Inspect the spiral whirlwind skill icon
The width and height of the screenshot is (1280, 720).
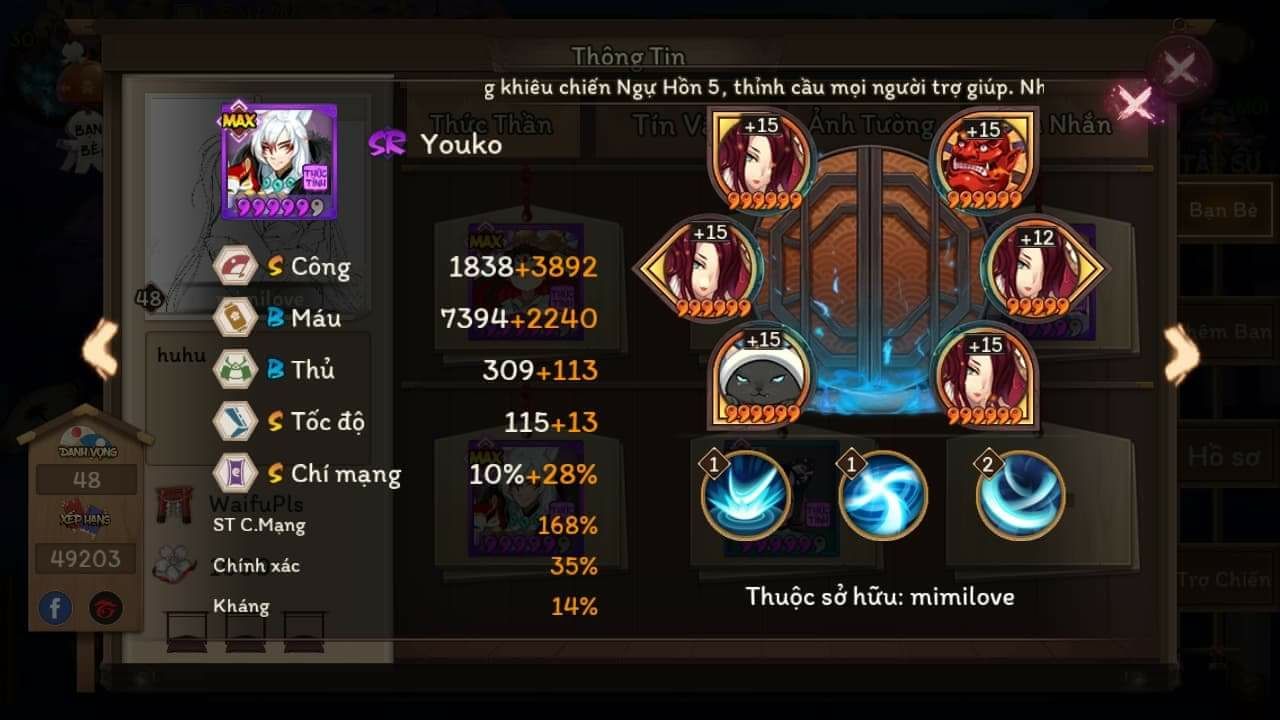point(882,495)
